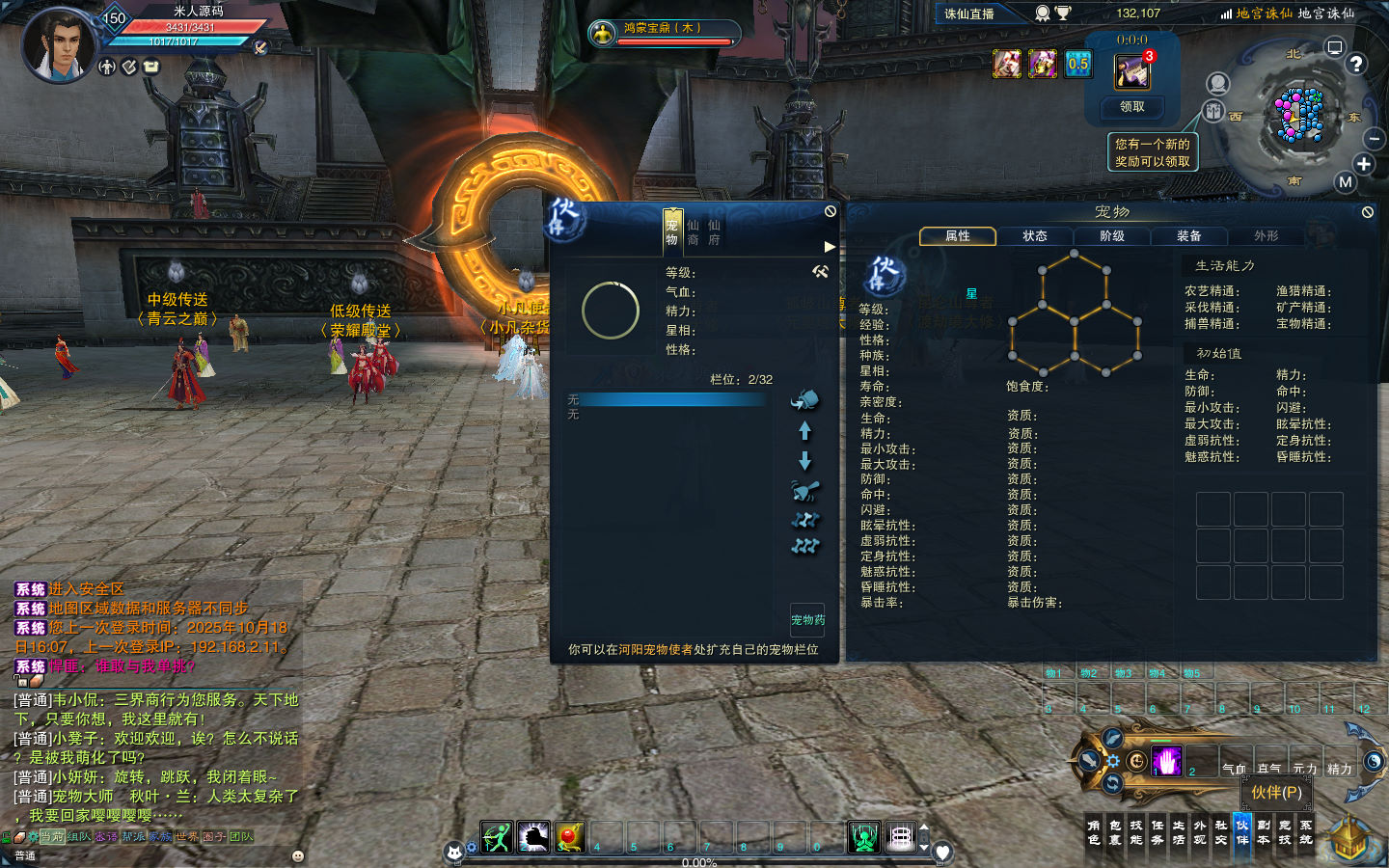Open the 阶级 tab
The width and height of the screenshot is (1389, 868).
pyautogui.click(x=1112, y=236)
